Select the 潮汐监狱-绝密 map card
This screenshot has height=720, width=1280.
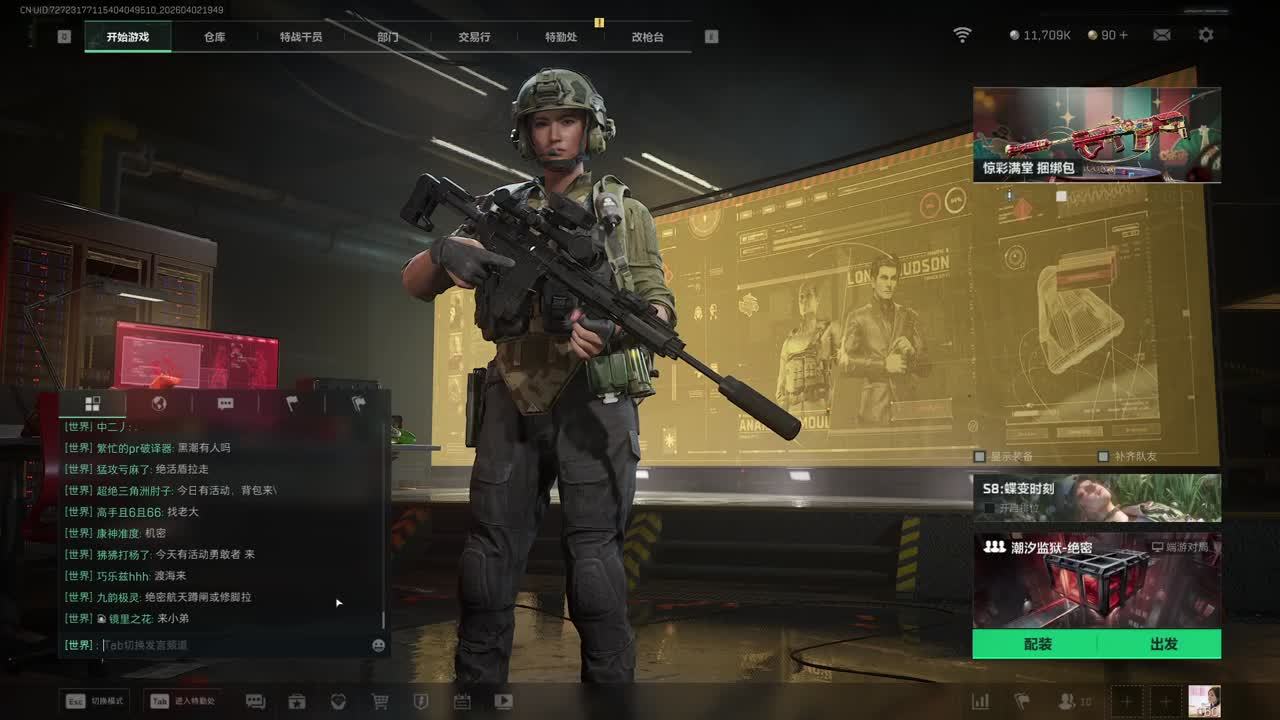[x=1096, y=580]
